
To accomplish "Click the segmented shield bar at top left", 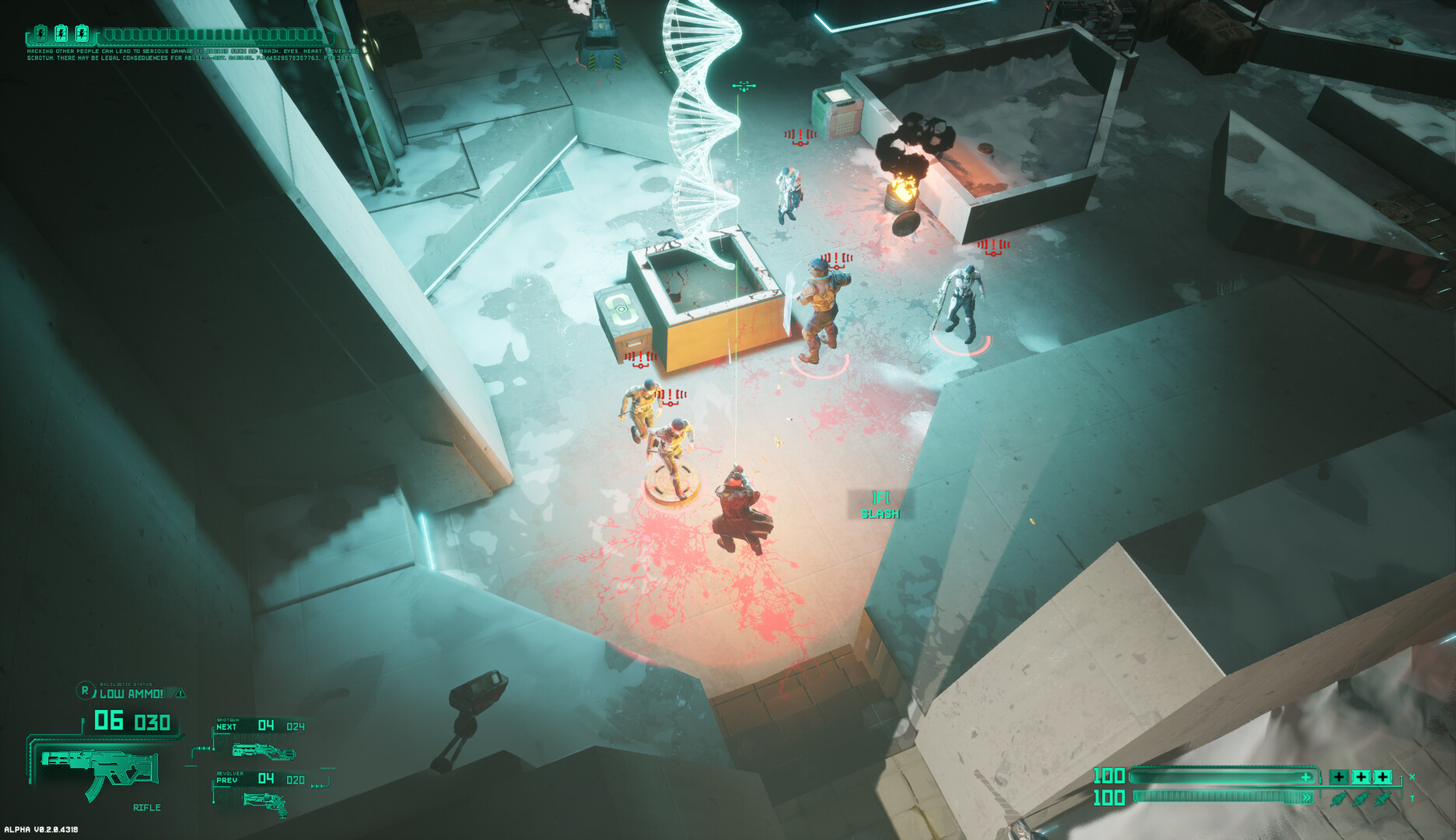I will [218, 34].
